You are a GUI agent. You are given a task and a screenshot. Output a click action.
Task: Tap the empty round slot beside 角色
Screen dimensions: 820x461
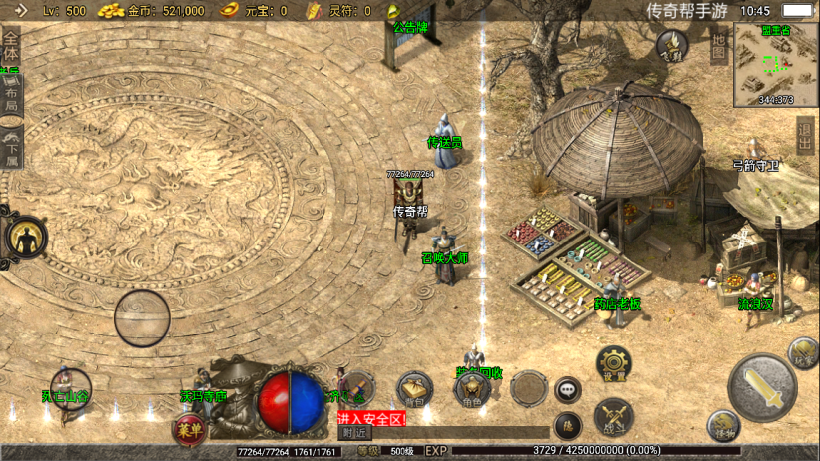point(529,388)
